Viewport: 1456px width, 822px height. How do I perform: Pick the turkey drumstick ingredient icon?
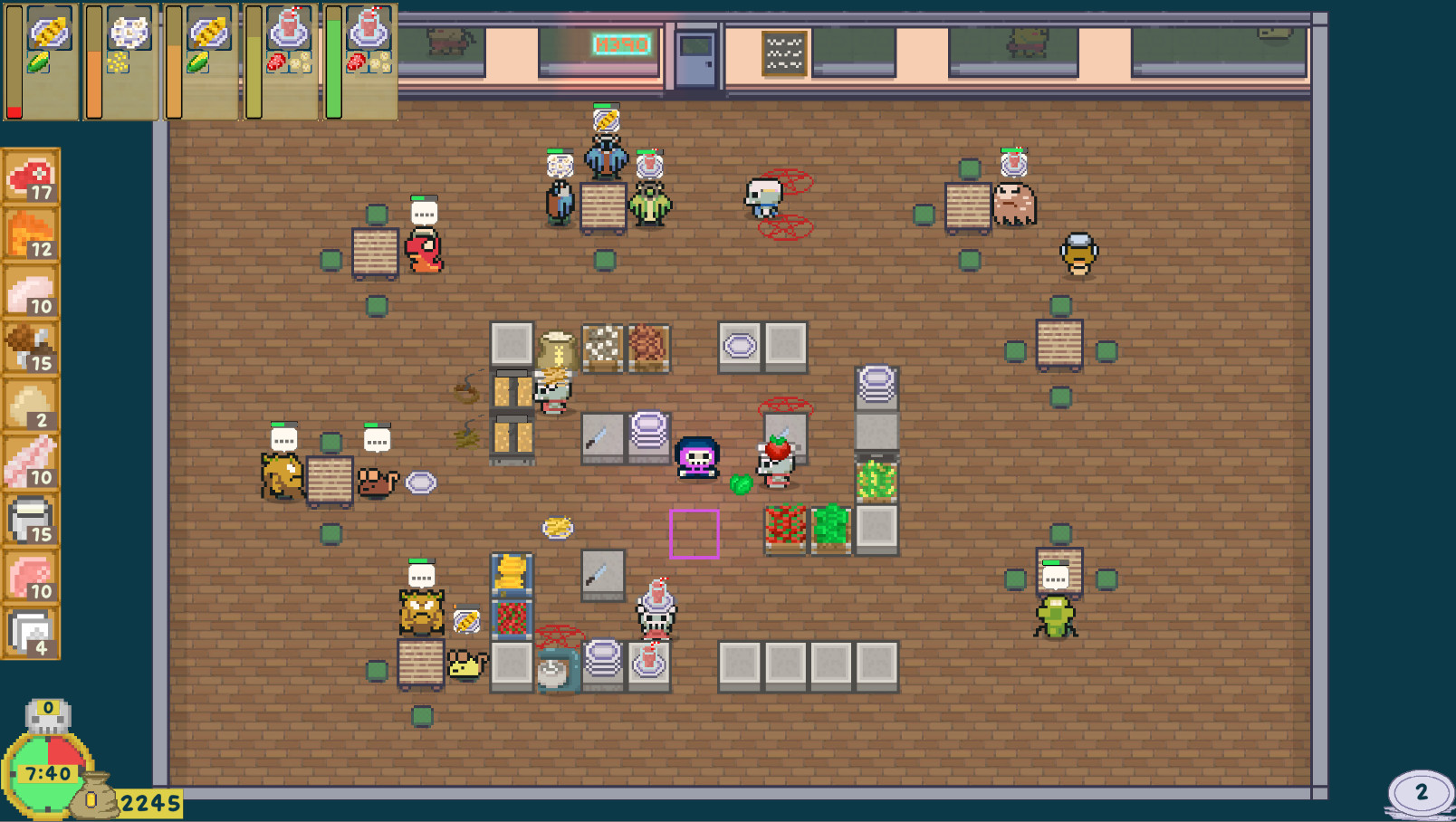pos(30,347)
